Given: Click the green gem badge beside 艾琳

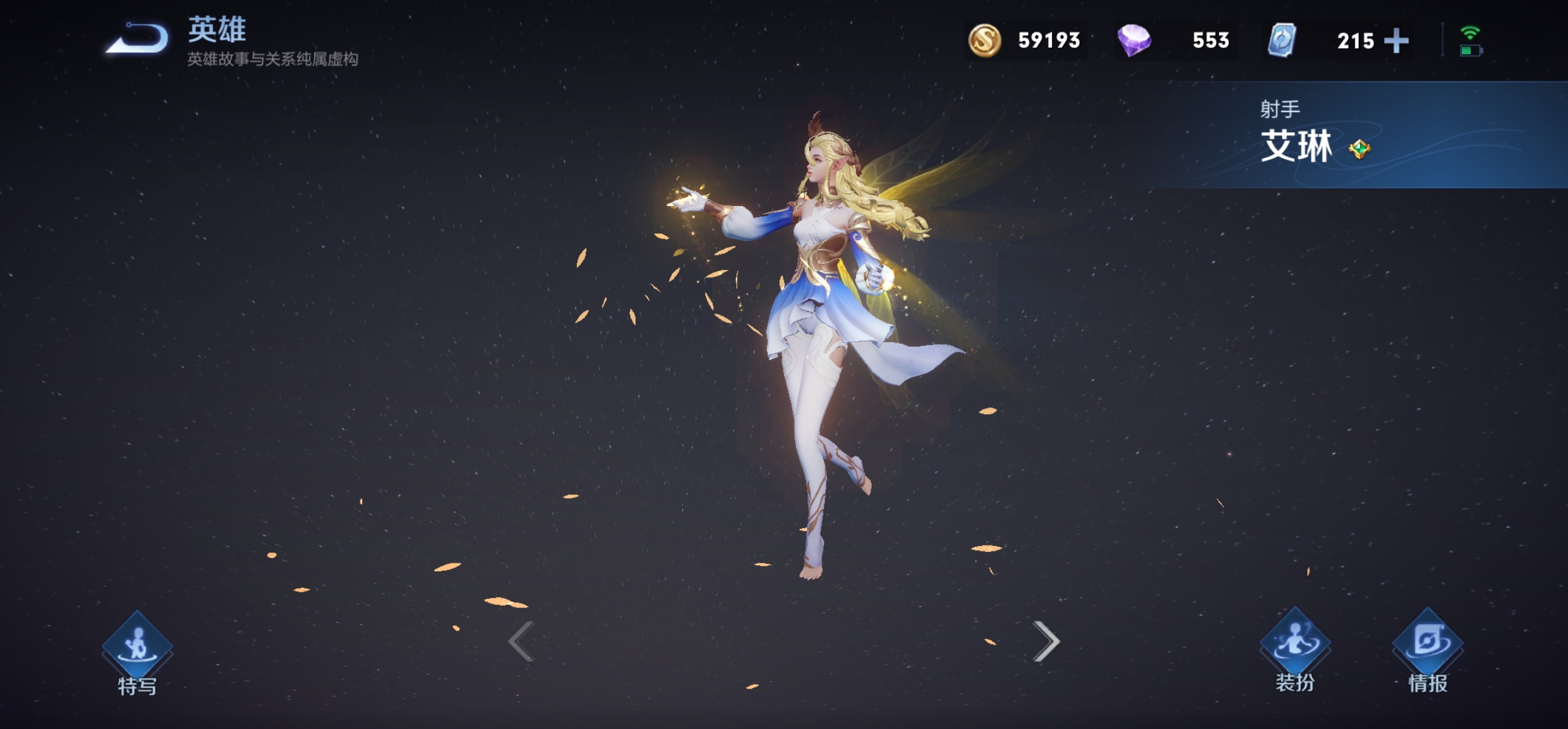Looking at the screenshot, I should point(1359,149).
